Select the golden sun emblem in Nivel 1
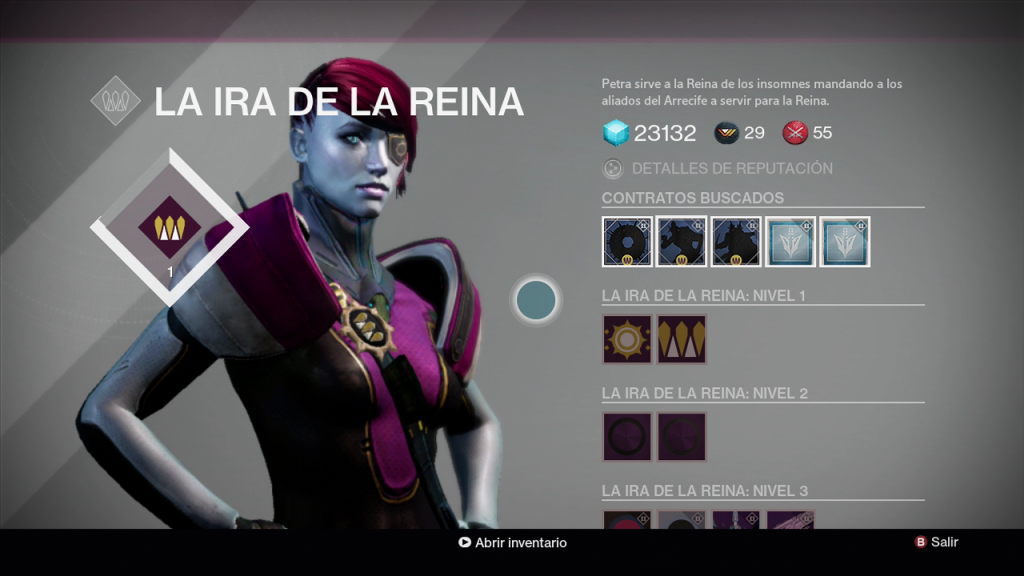 pos(627,339)
